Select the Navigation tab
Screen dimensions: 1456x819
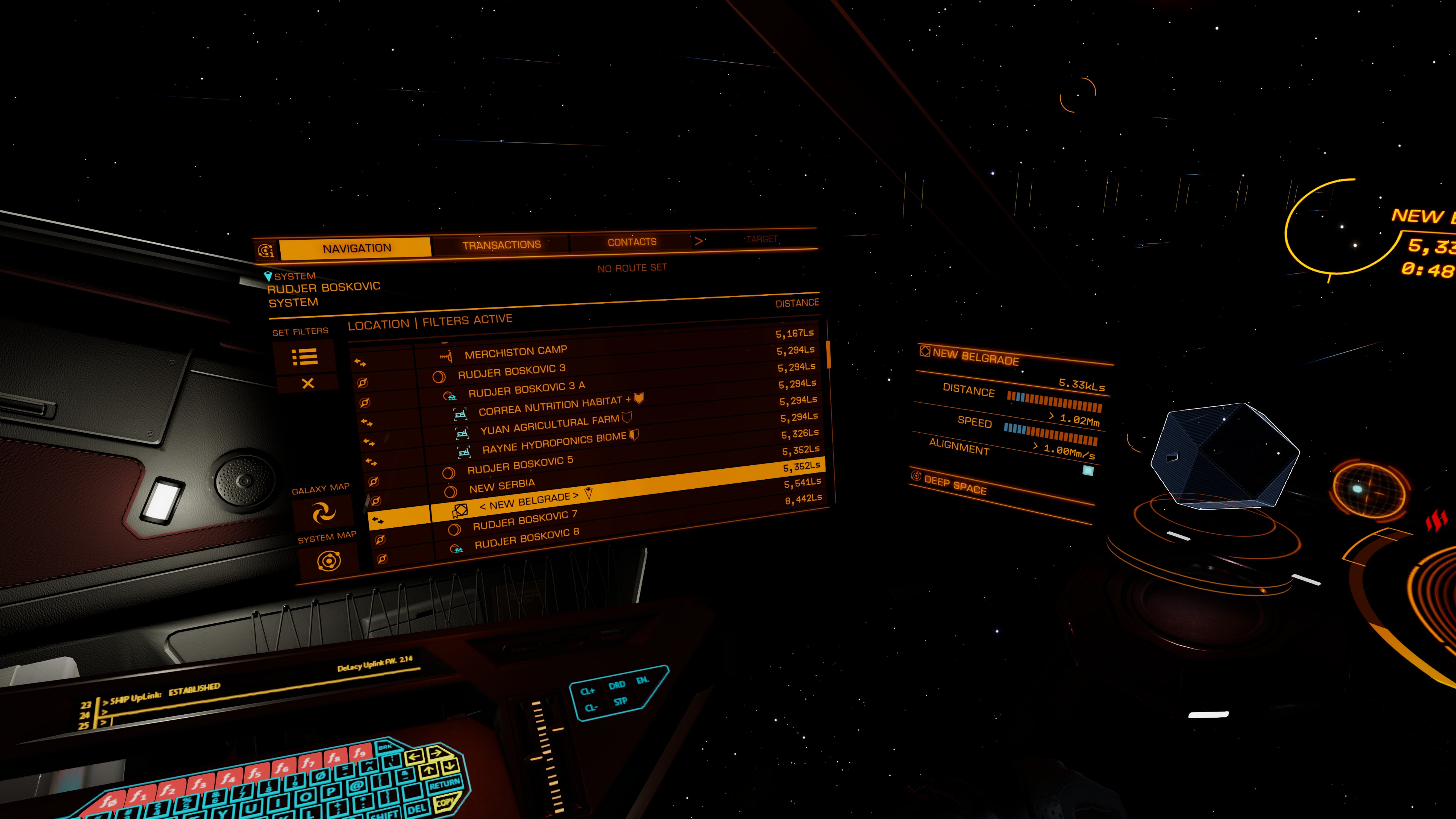pyautogui.click(x=357, y=248)
